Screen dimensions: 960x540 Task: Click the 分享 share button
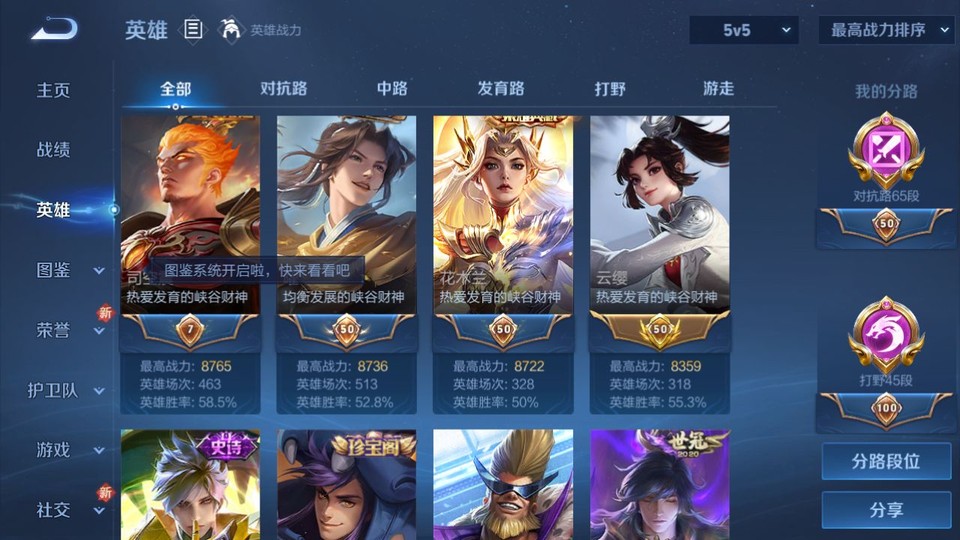pyautogui.click(x=886, y=510)
